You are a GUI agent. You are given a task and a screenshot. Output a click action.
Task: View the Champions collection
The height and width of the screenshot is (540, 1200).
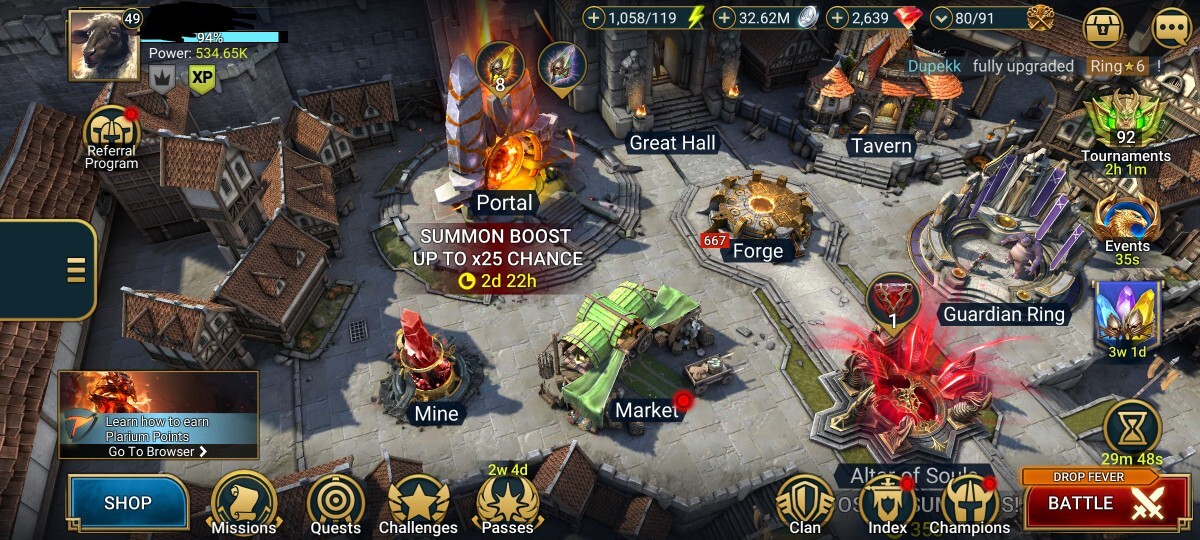(x=969, y=504)
